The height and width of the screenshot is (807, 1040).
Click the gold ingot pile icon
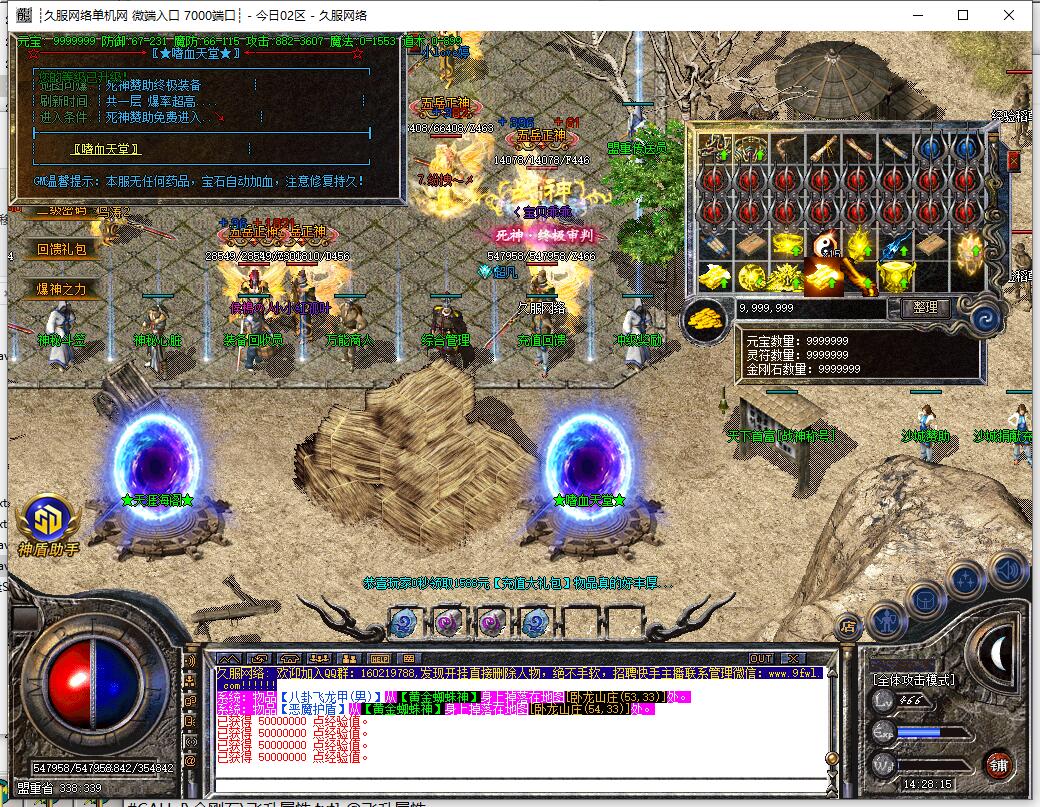(x=708, y=318)
